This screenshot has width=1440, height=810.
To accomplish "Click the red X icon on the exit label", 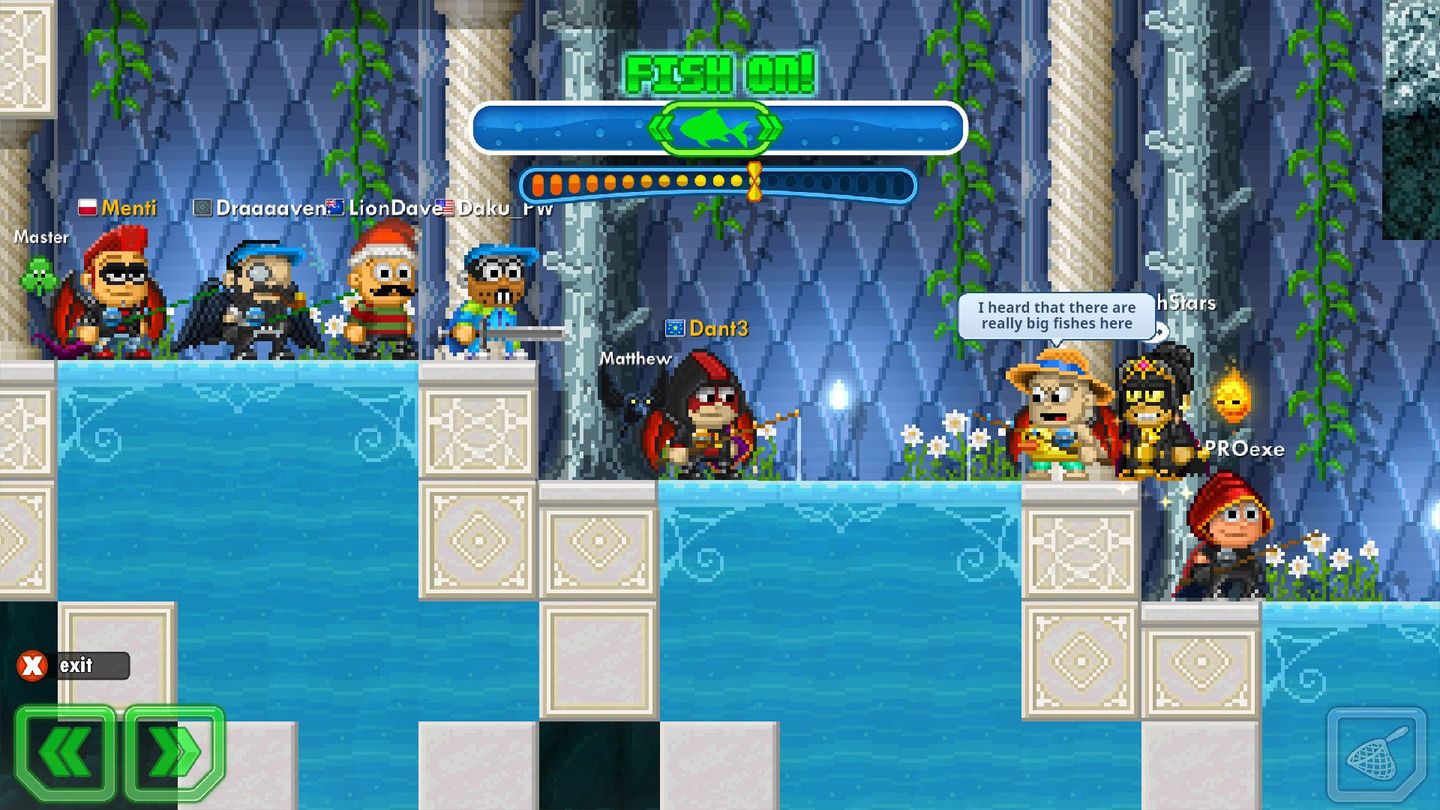I will click(x=31, y=665).
